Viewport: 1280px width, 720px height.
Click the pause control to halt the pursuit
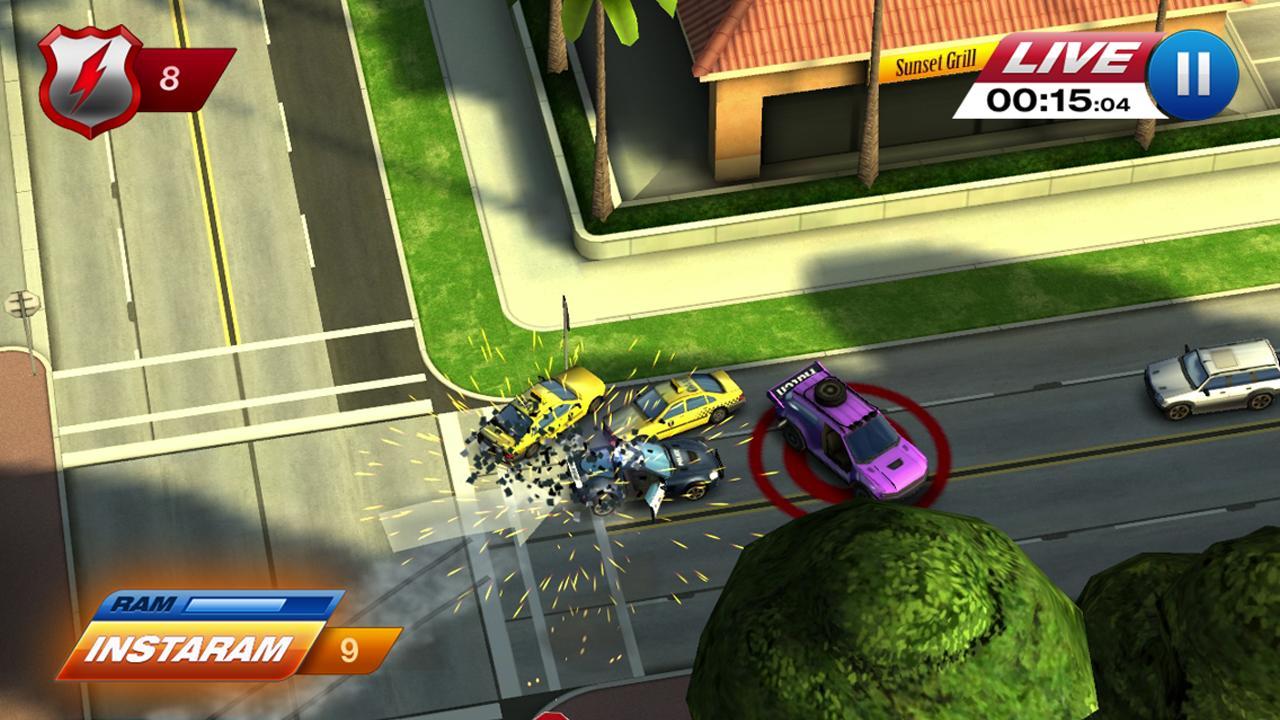pos(1192,72)
